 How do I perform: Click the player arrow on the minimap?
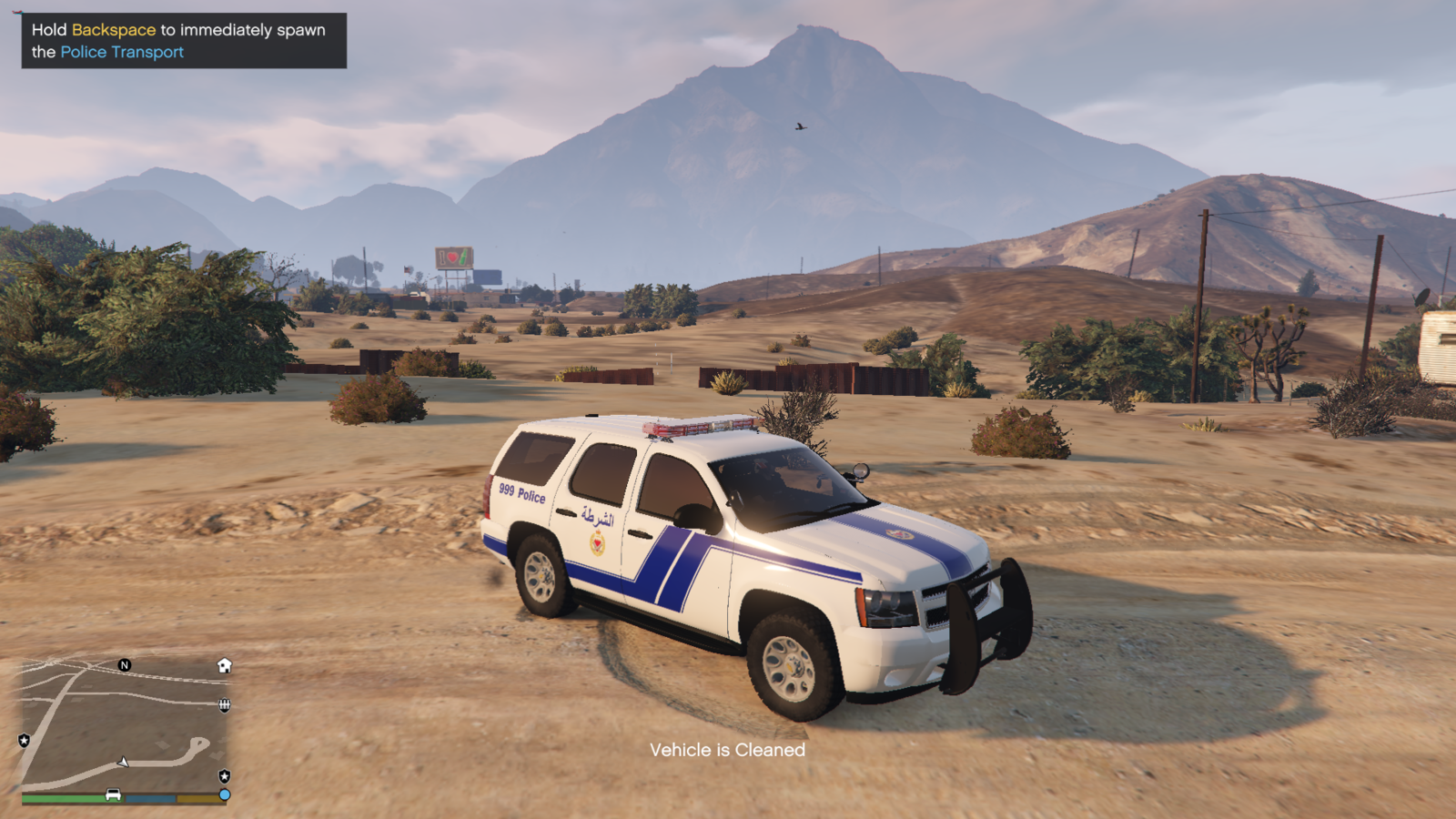click(124, 762)
